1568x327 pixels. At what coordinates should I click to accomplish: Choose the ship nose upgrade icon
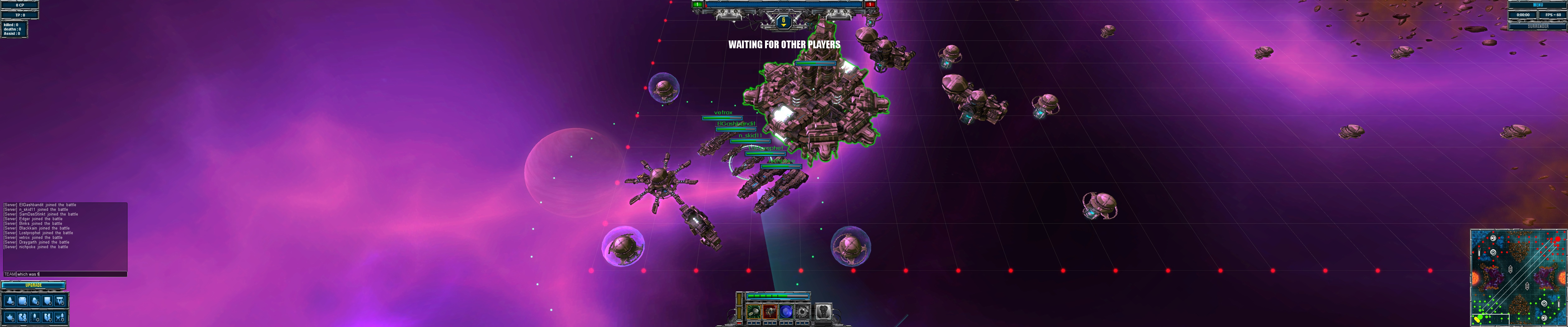[x=10, y=301]
